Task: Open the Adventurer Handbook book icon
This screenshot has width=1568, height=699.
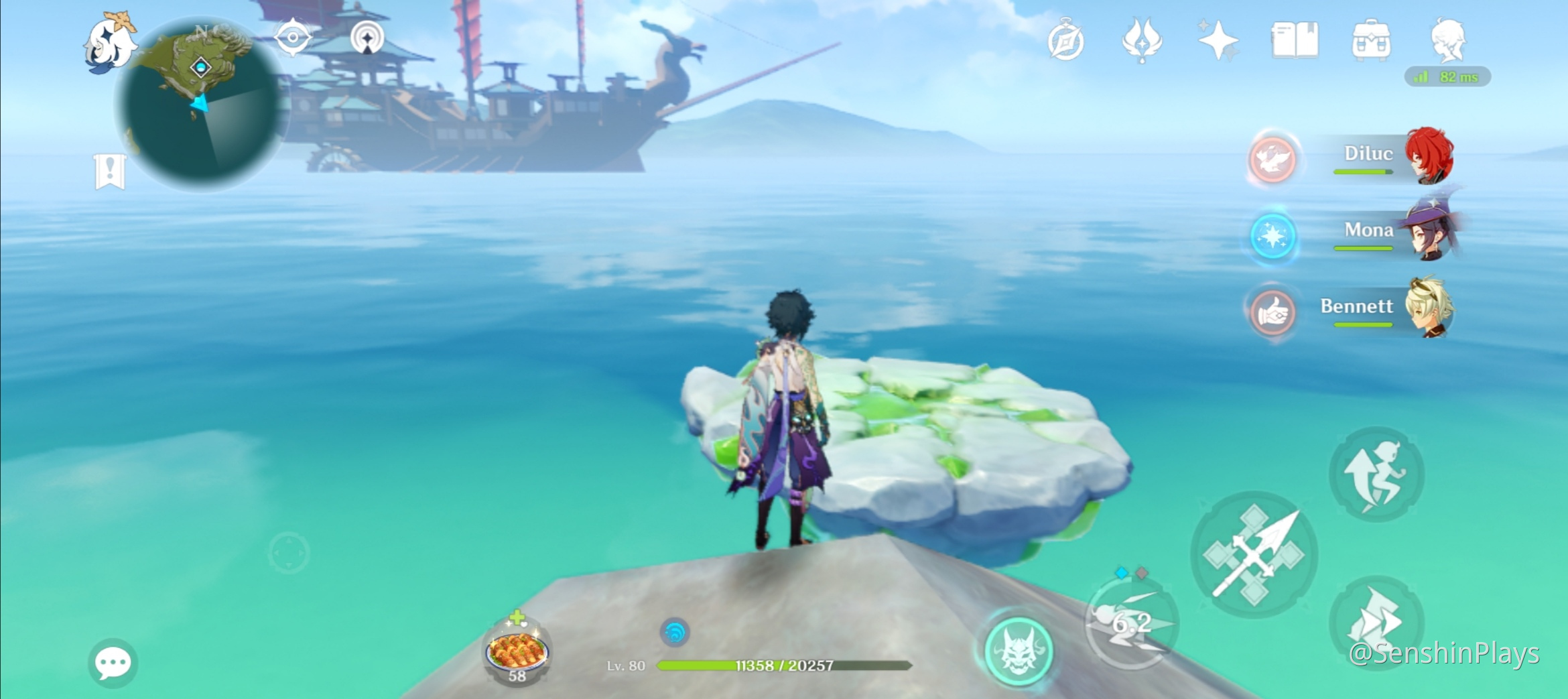Action: (x=1295, y=40)
